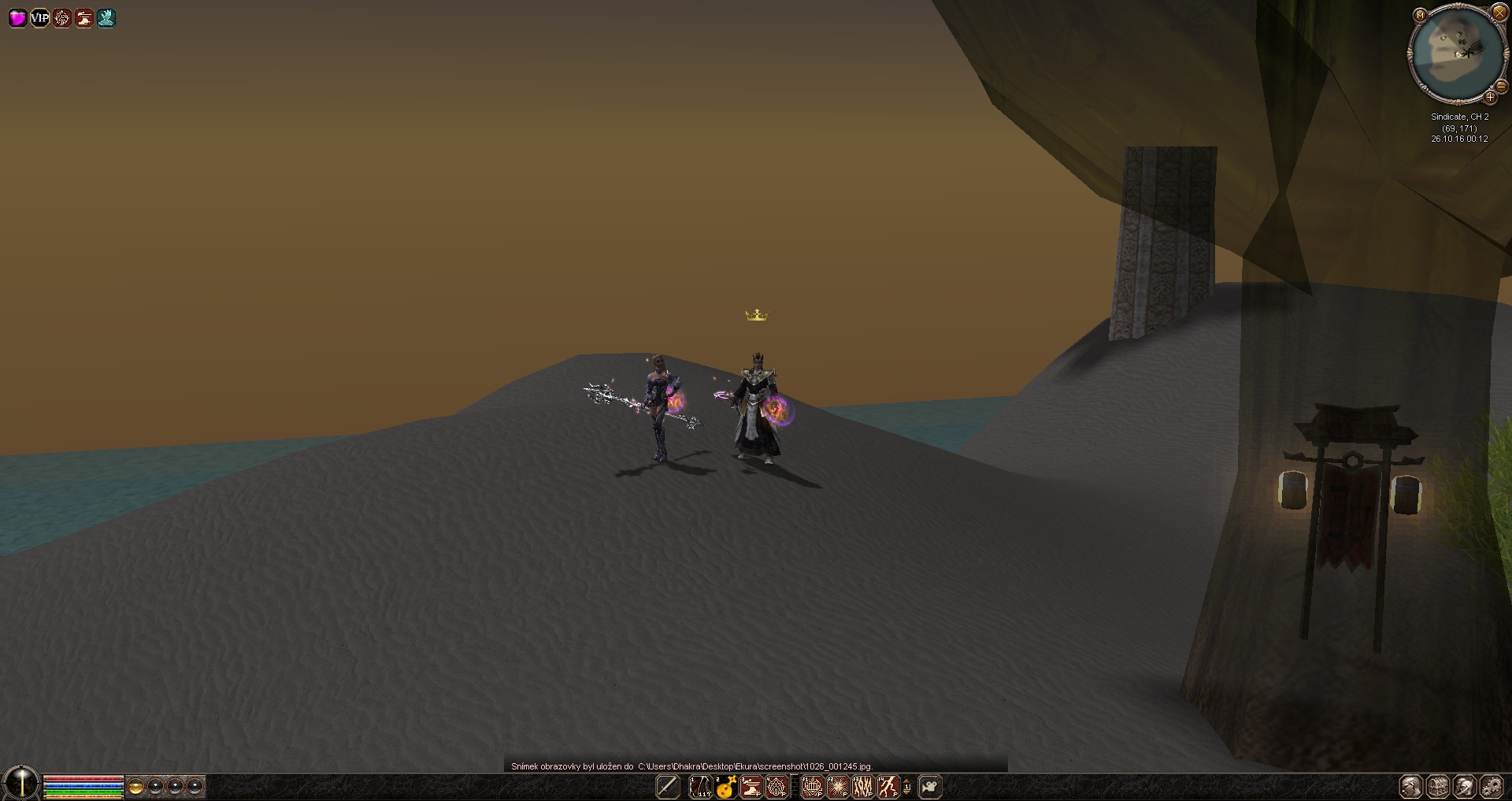Click the VIP status icon
The image size is (1512, 801).
point(39,17)
